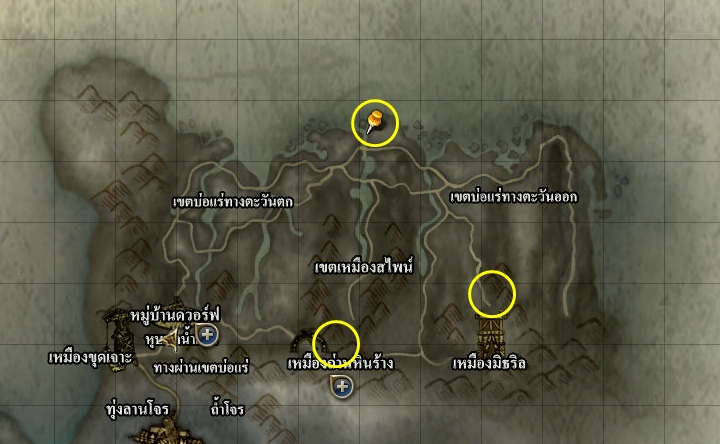Select the shield cross icon beside หมู่บ้านดวอร์ฟ
Viewport: 720px width, 444px height.
pos(209,334)
